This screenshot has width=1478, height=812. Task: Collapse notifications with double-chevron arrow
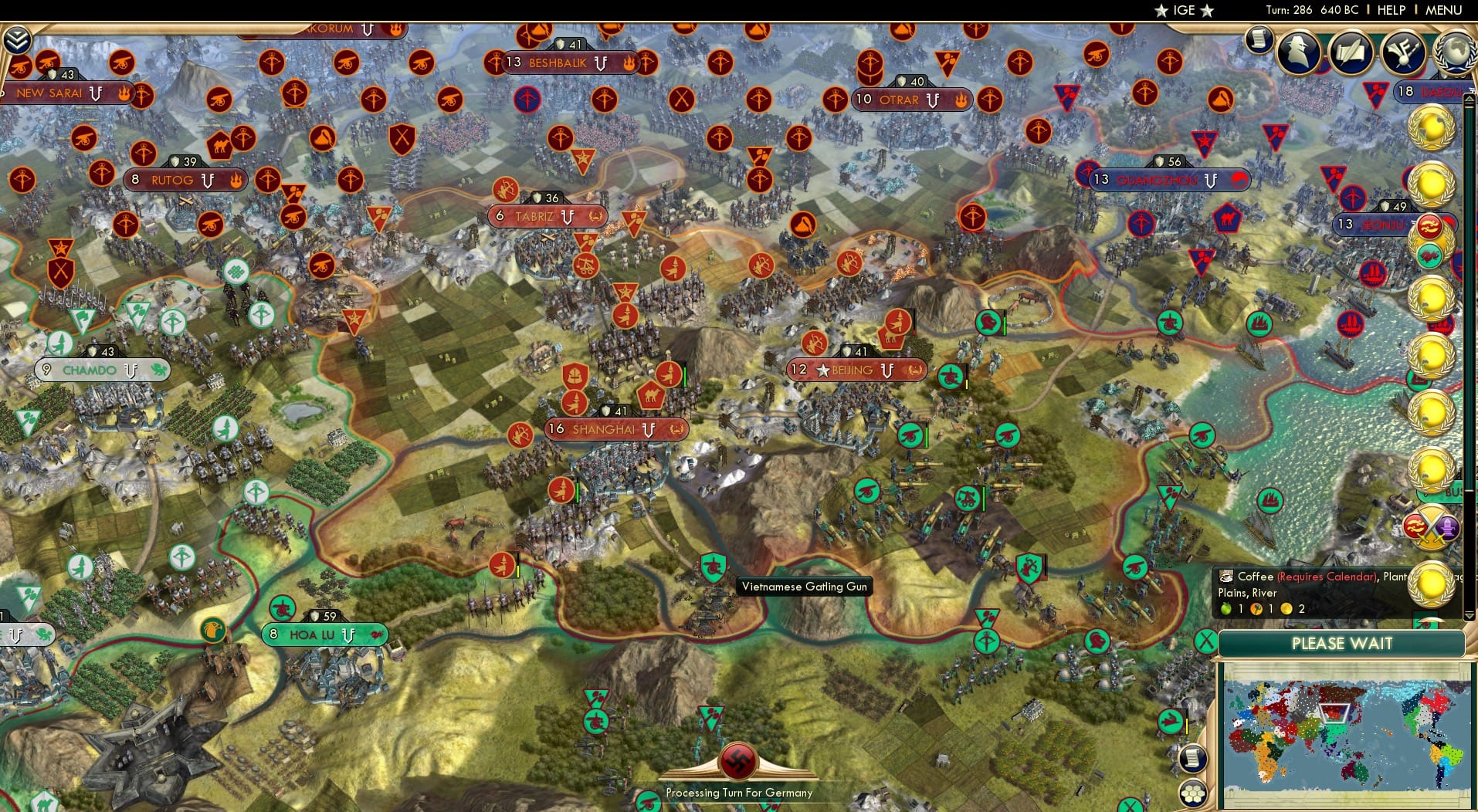pos(15,39)
